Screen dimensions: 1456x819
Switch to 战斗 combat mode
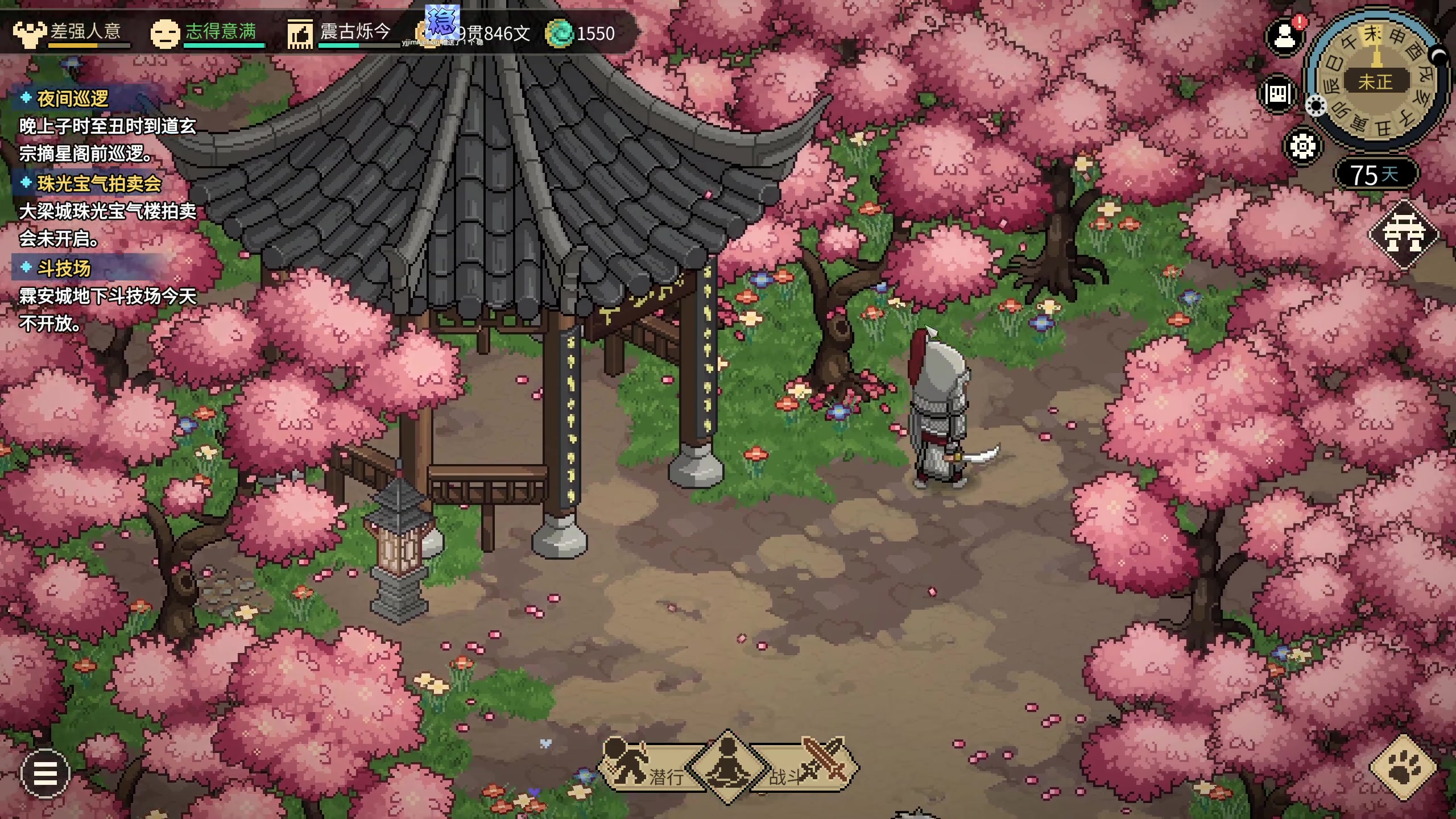tap(808, 769)
